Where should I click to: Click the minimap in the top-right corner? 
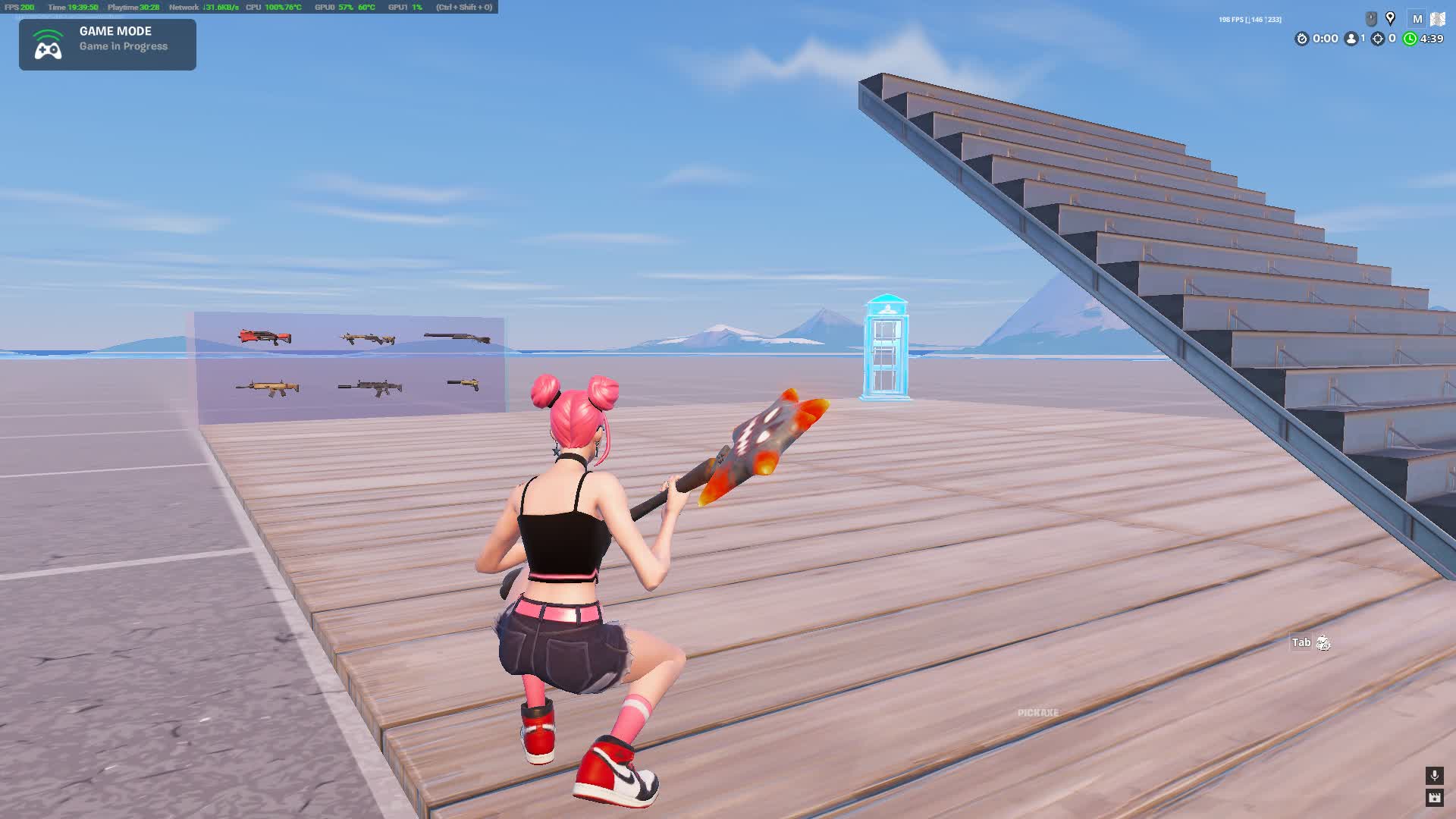tap(1439, 19)
